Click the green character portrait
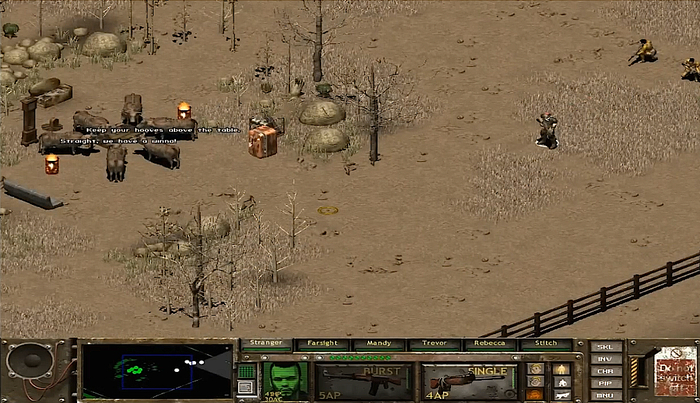Screen dimensions: 700x403 pos(285,379)
